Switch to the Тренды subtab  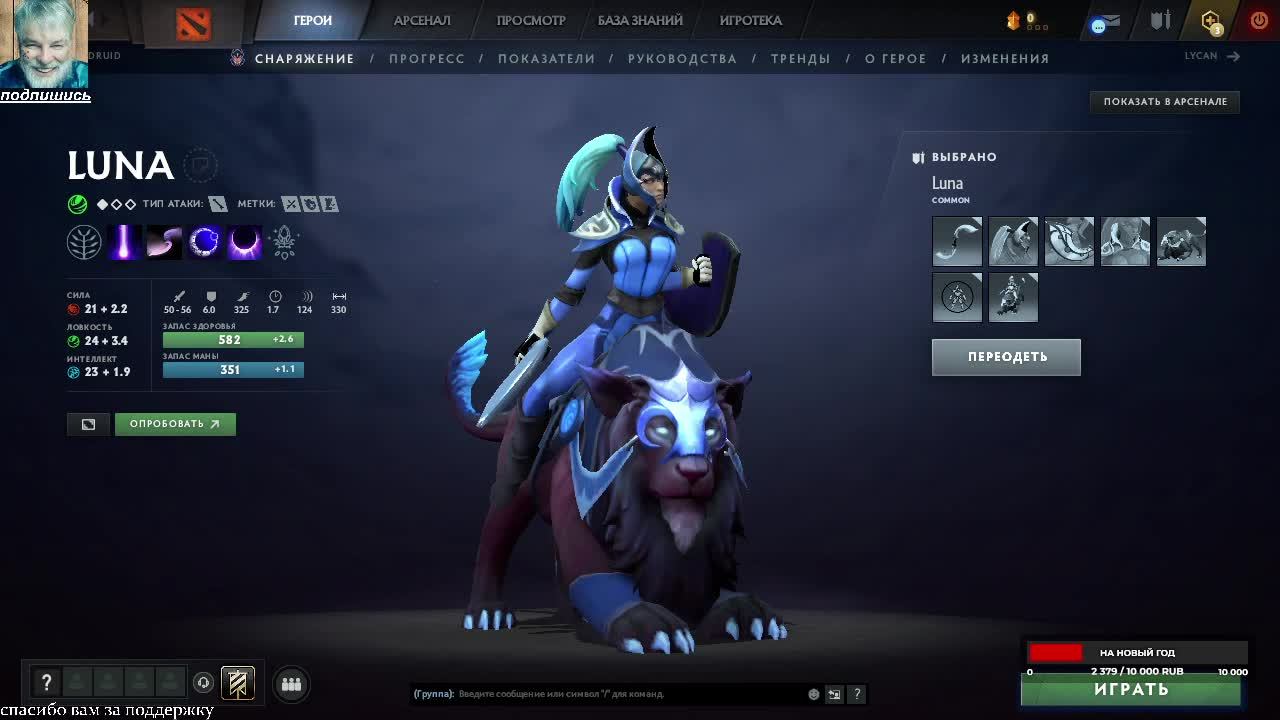(800, 59)
